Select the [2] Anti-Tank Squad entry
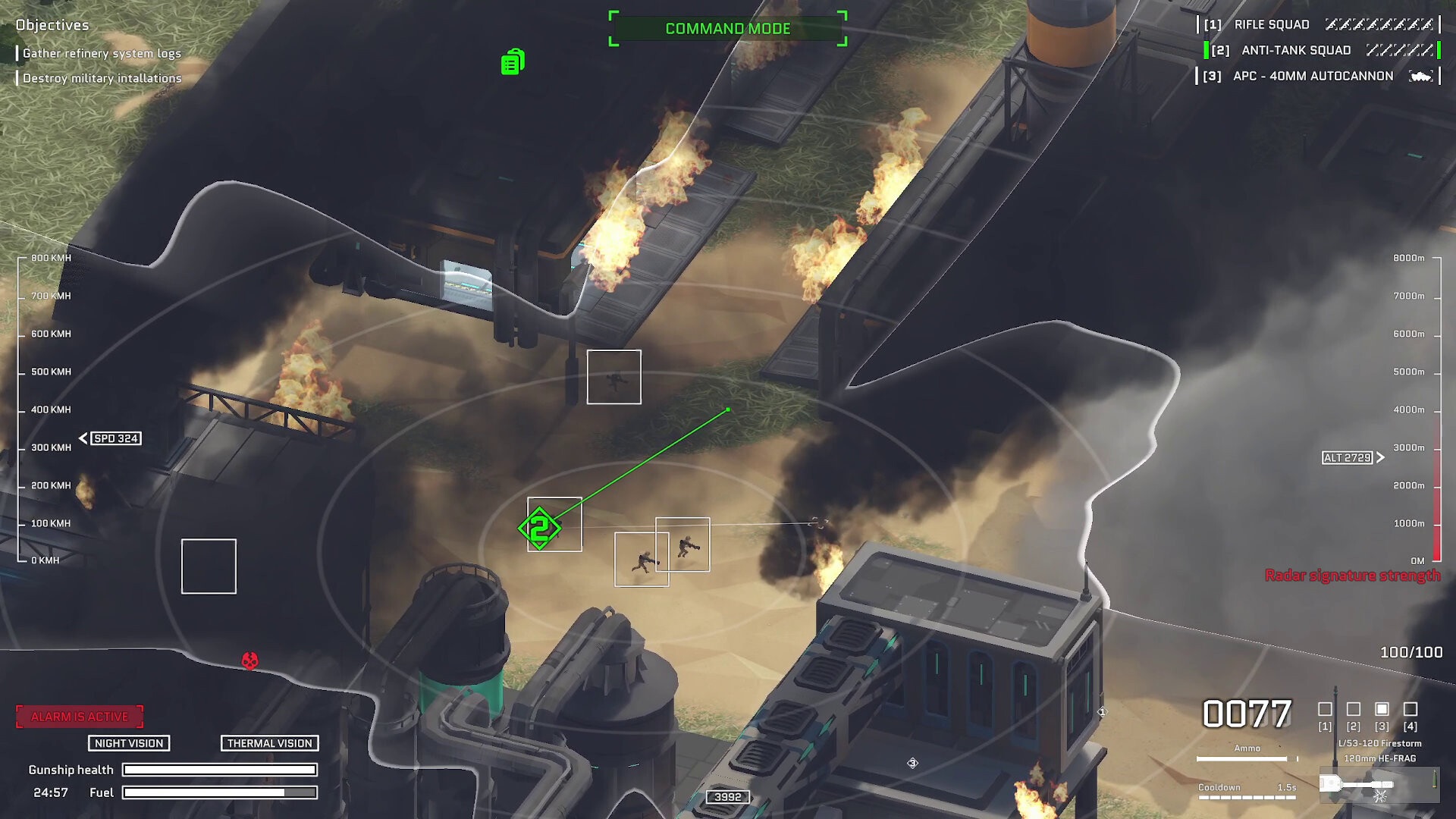The height and width of the screenshot is (819, 1456). pos(1295,50)
